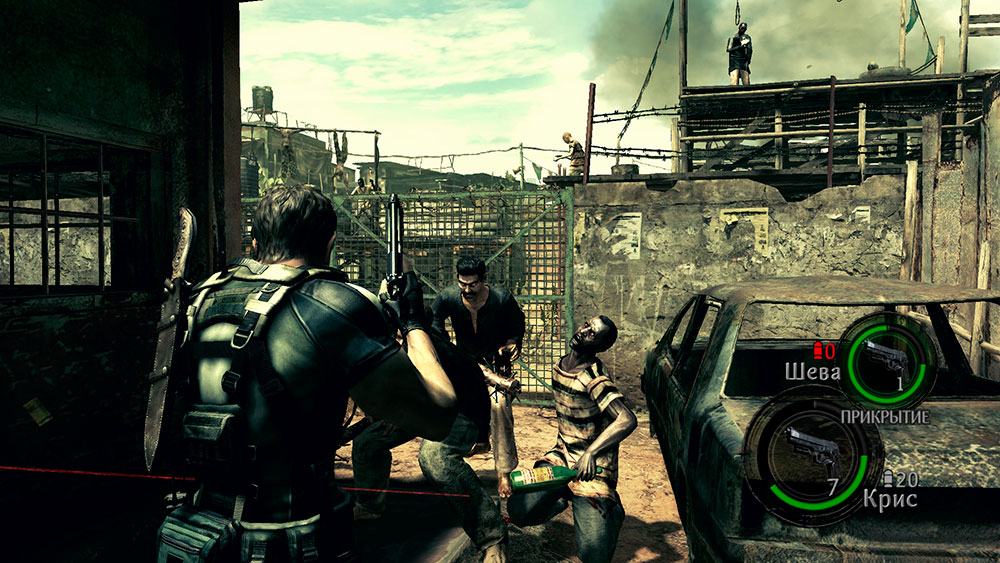This screenshot has height=563, width=1000.
Task: Click Sheva's pistol weapon icon
Action: click(886, 358)
